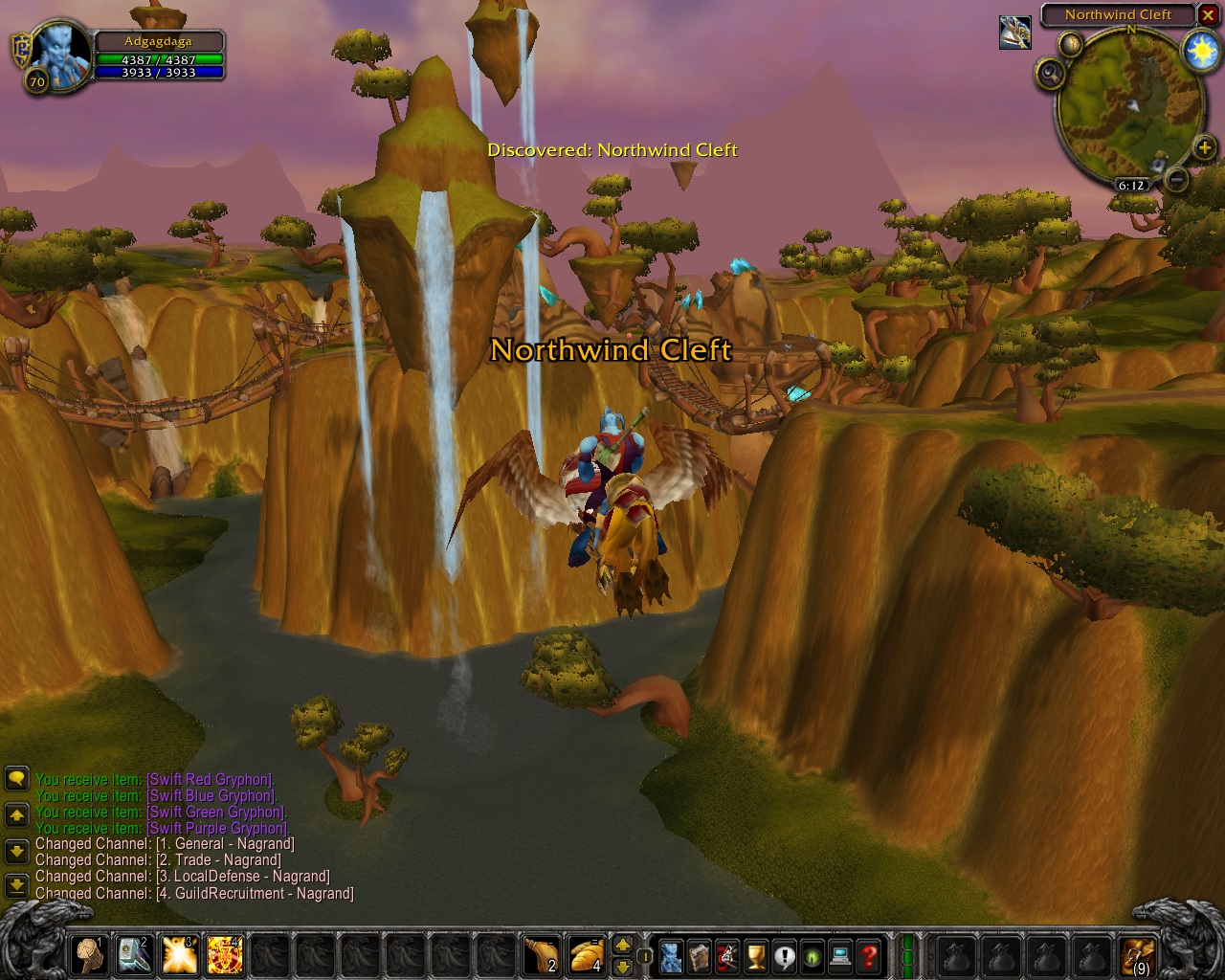Zoom in the minimap with the plus button
This screenshot has height=980, width=1225.
tap(1204, 147)
